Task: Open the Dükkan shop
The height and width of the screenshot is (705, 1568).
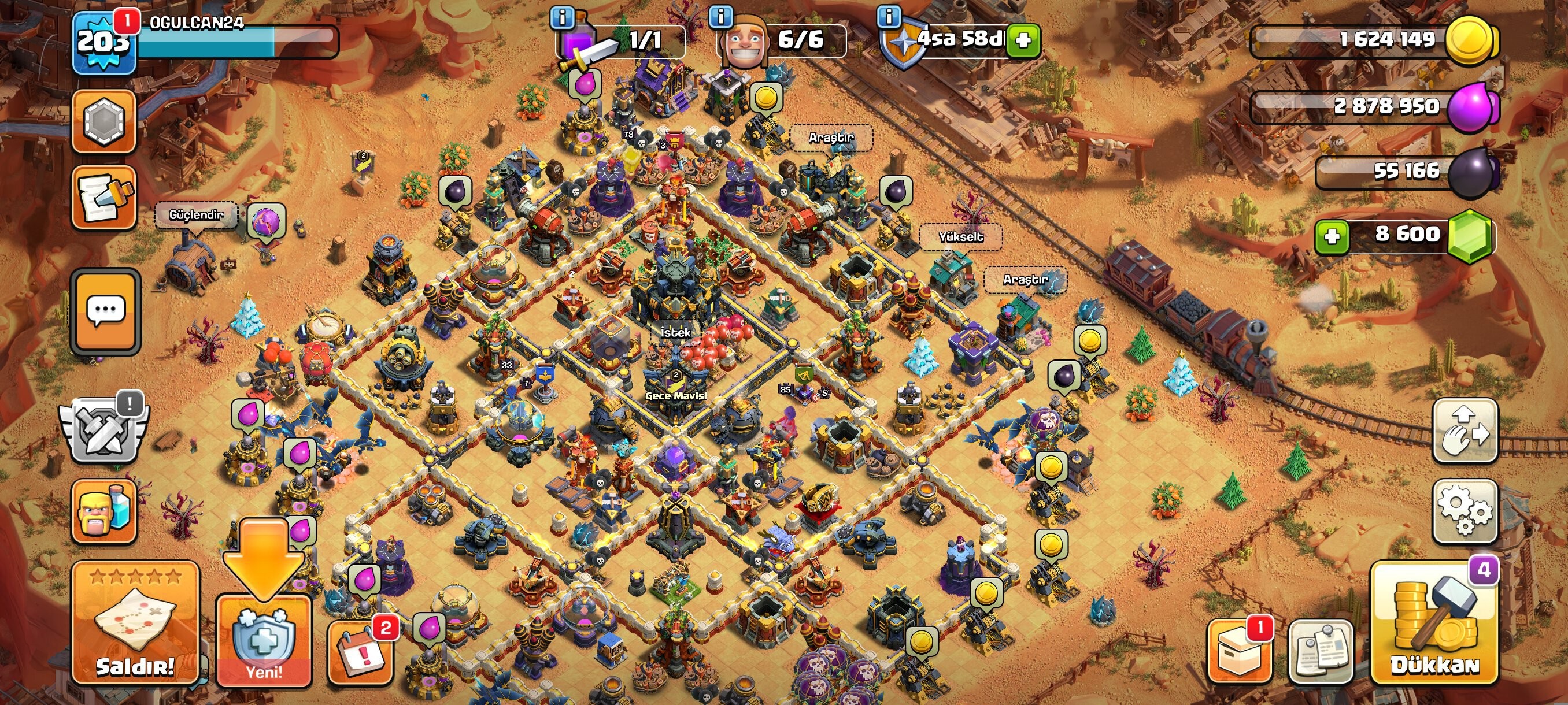Action: tap(1434, 624)
